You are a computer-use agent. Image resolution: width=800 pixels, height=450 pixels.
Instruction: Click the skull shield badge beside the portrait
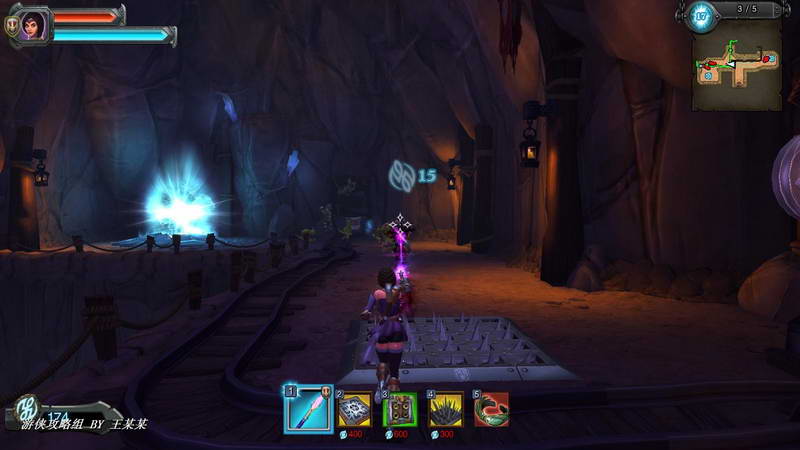coord(11,29)
